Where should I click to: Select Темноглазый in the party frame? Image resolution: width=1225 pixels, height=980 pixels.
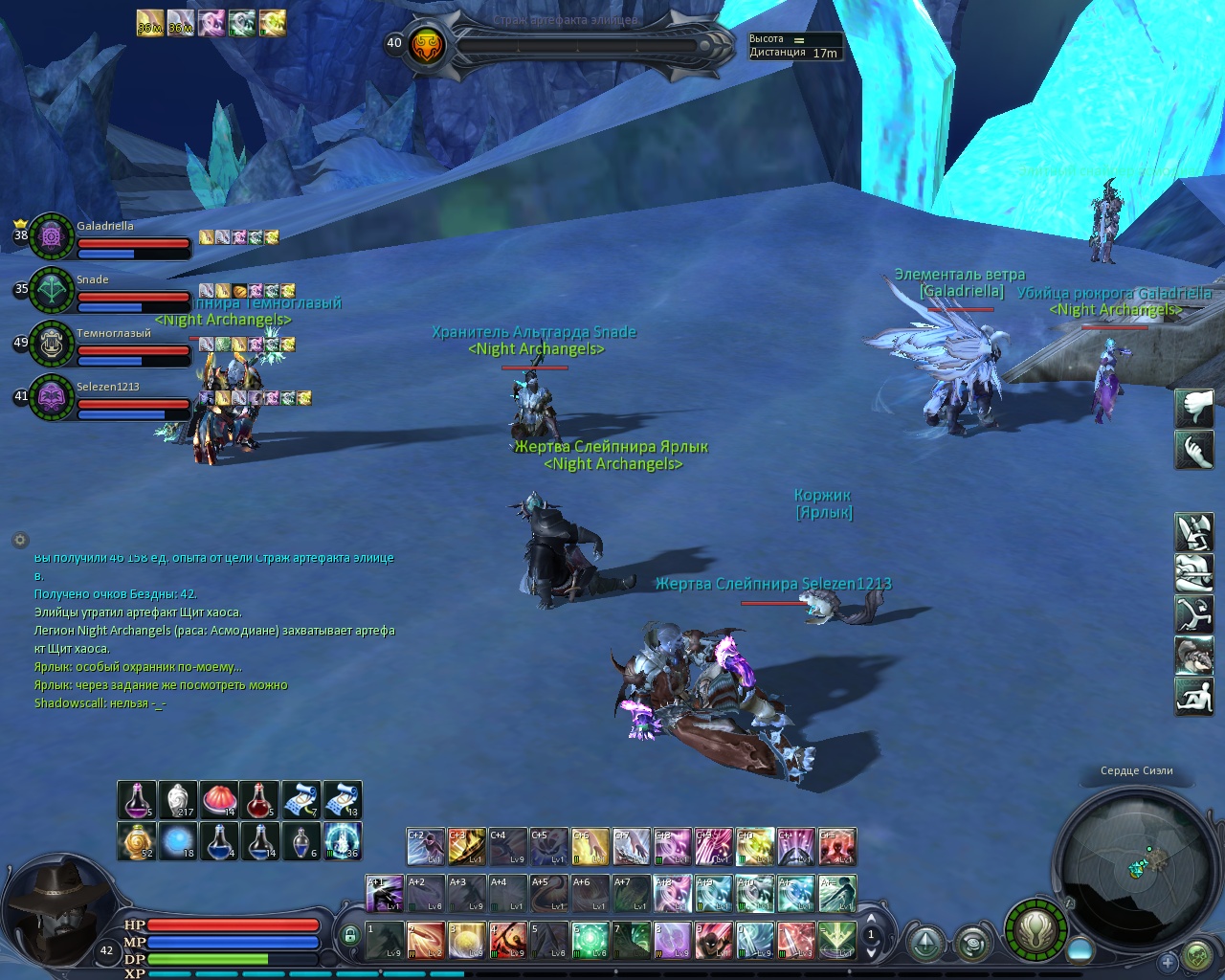pyautogui.click(x=52, y=343)
